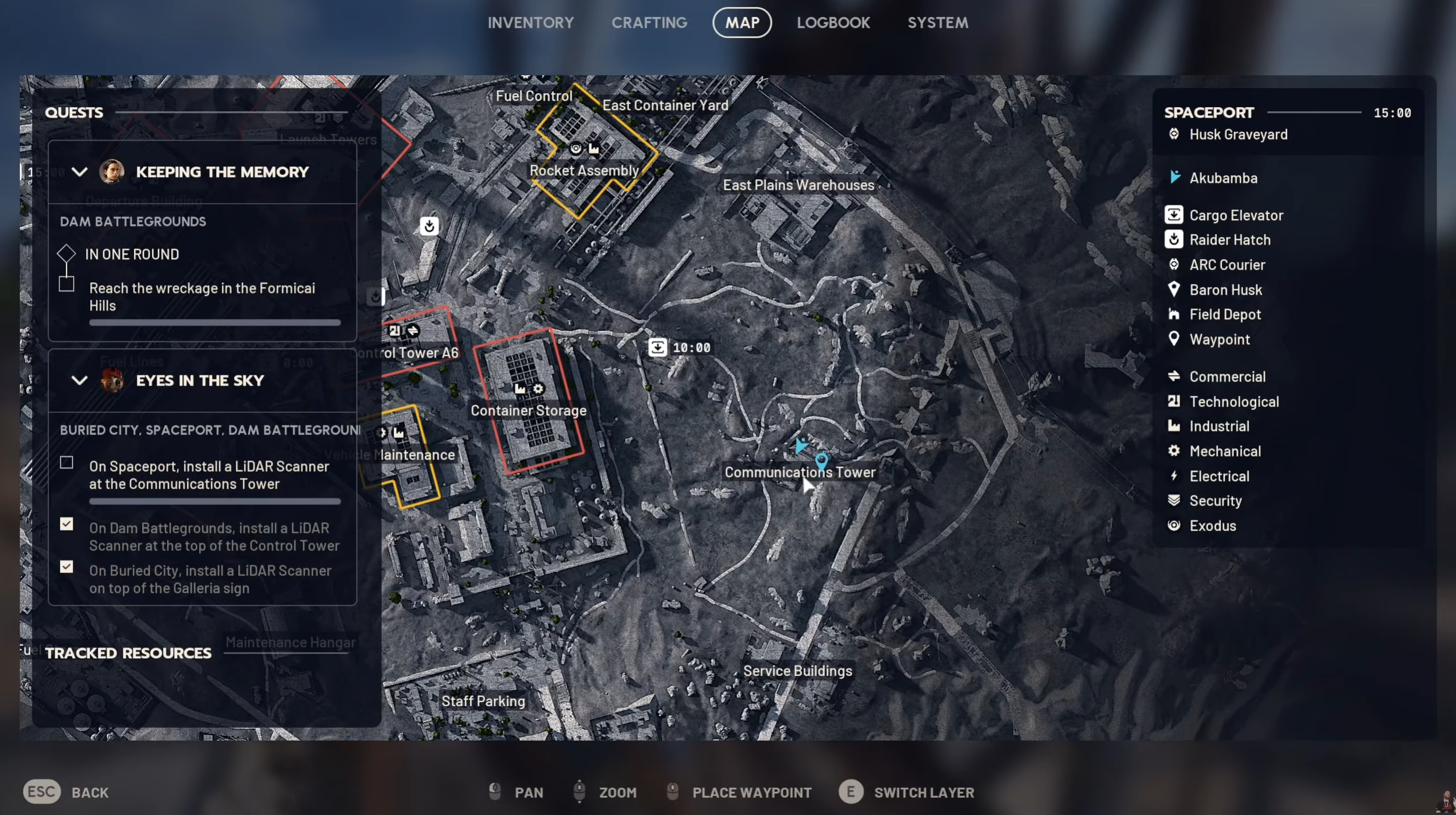Check the Spaceport LiDAR Scanner objective
The width and height of the screenshot is (1456, 815).
(66, 462)
